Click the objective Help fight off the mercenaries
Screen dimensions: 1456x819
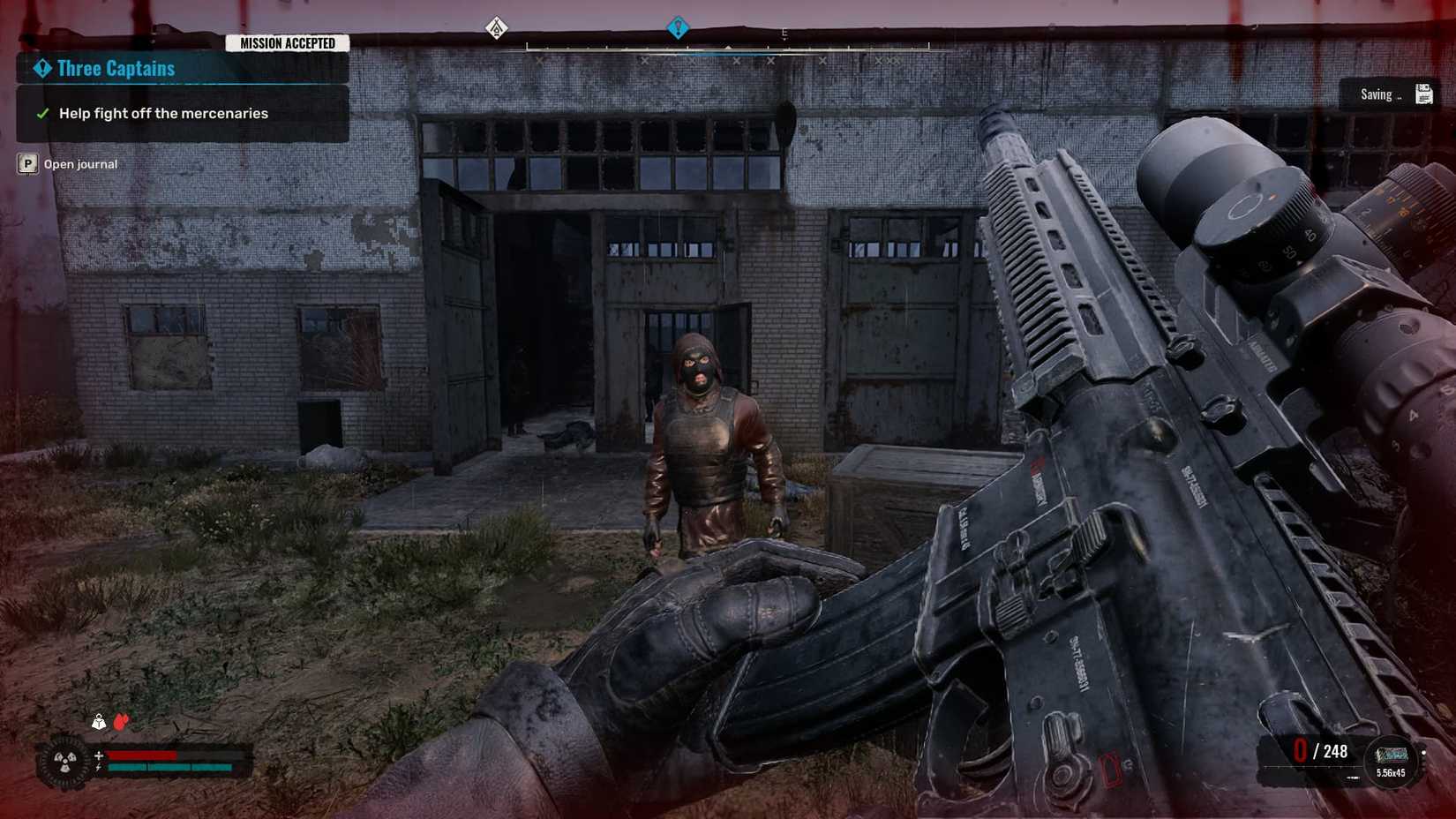(163, 113)
